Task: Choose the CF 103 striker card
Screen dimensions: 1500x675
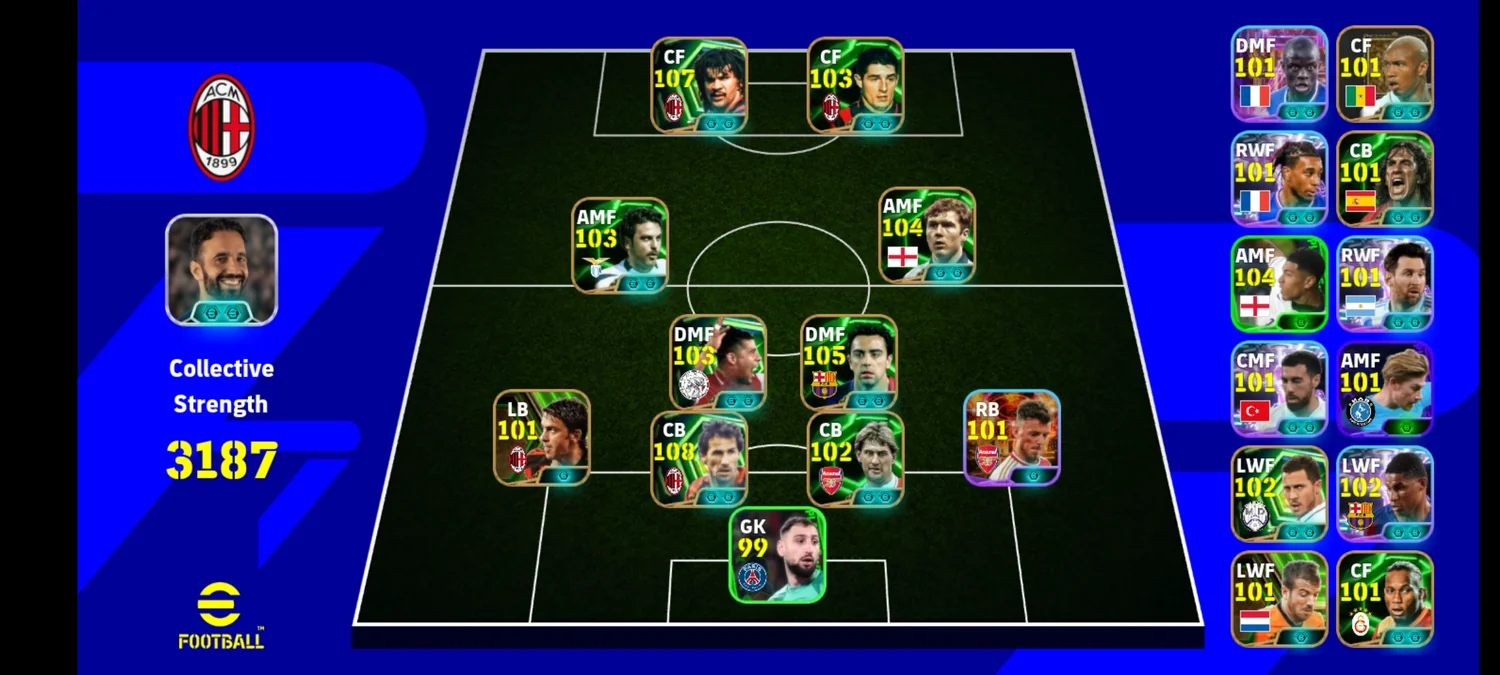Action: [x=855, y=85]
